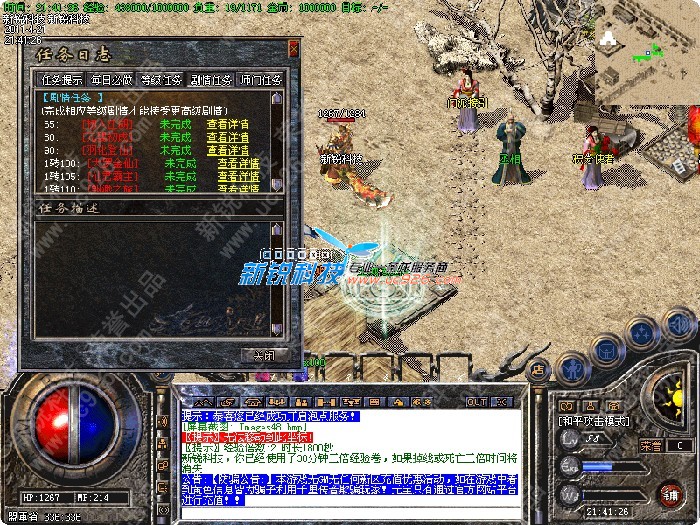Select the 等级任务 level quests tab
This screenshot has width=700, height=525.
(162, 79)
